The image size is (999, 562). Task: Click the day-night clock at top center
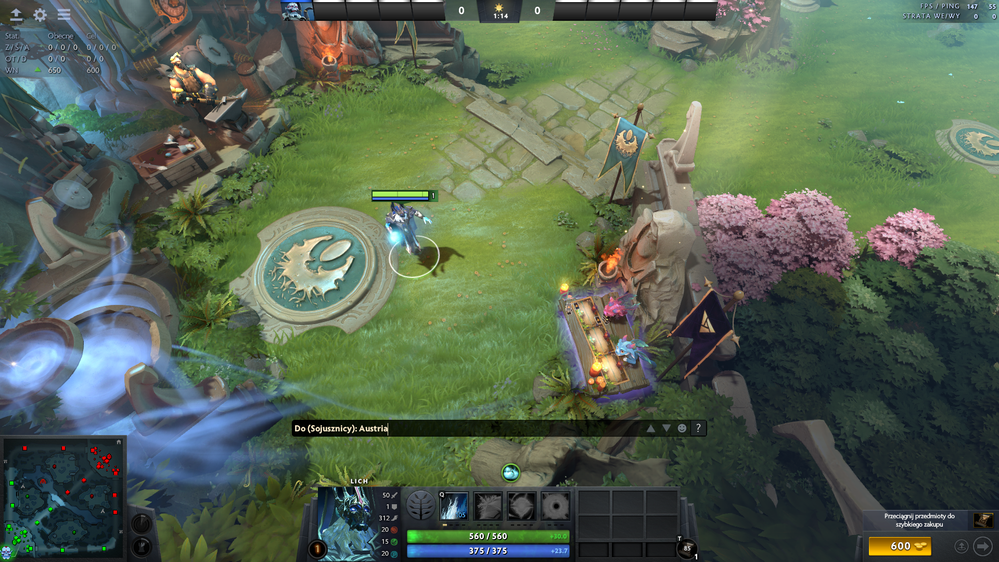pyautogui.click(x=498, y=11)
